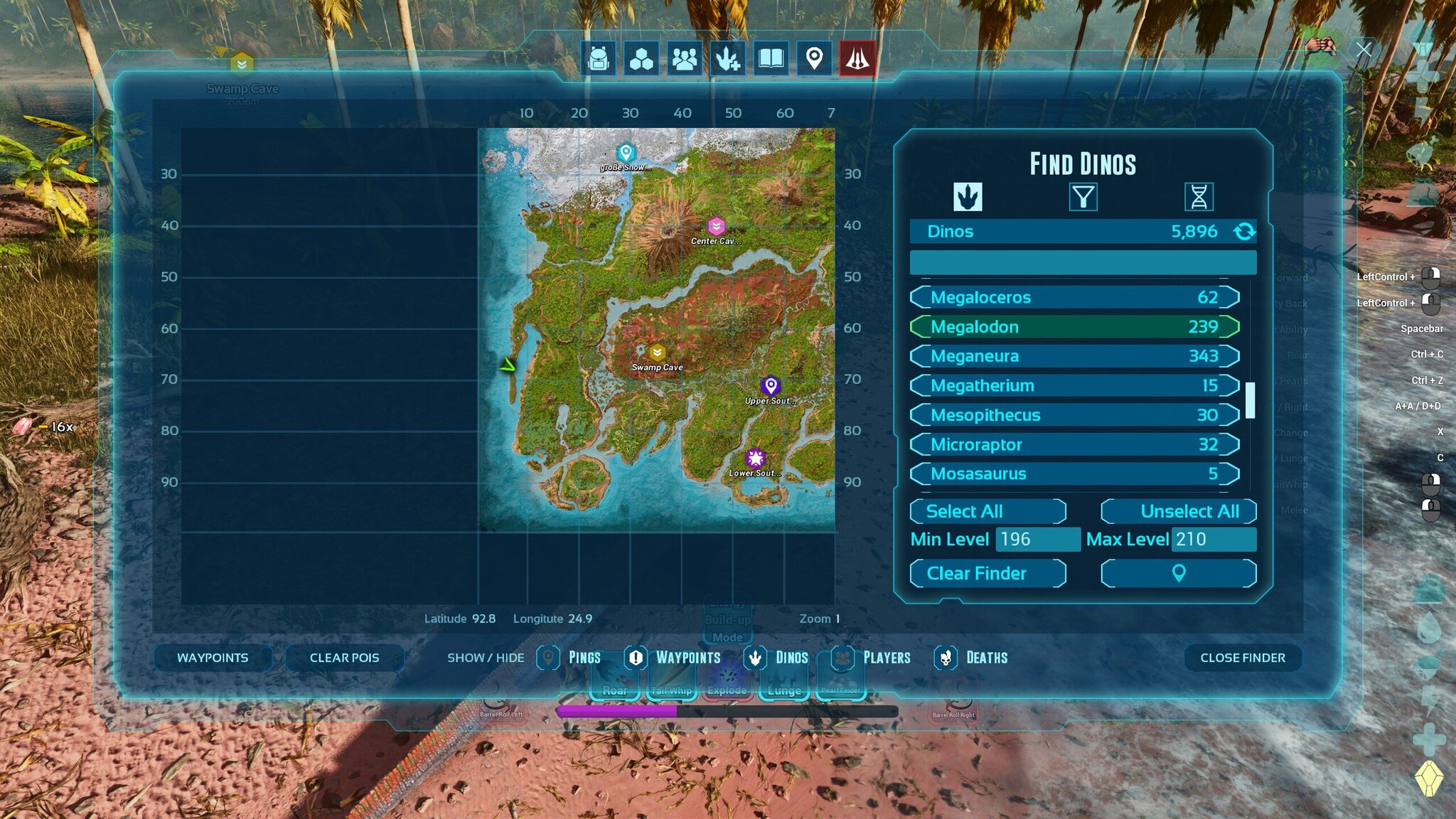
Task: Clear the dino finder results
Action: [x=987, y=574]
